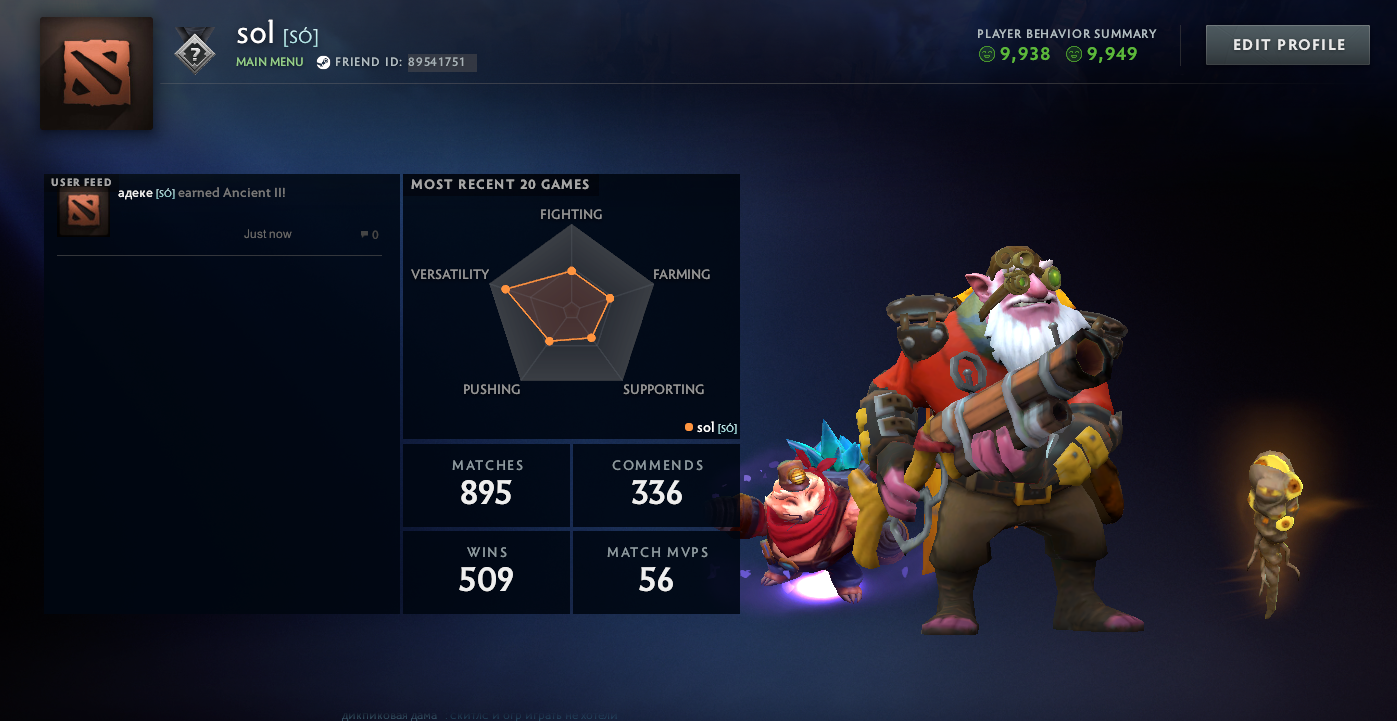Click the WINS 509 stat tile
Screen dimensions: 1397x721
point(486,571)
